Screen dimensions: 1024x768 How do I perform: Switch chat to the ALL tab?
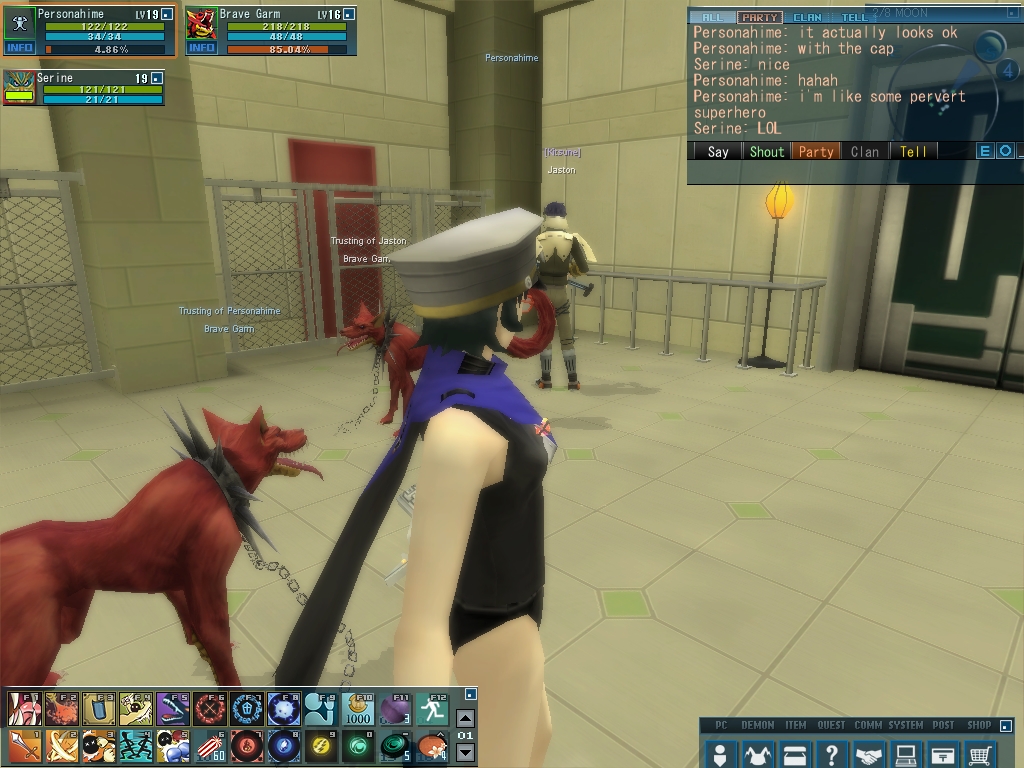(712, 17)
